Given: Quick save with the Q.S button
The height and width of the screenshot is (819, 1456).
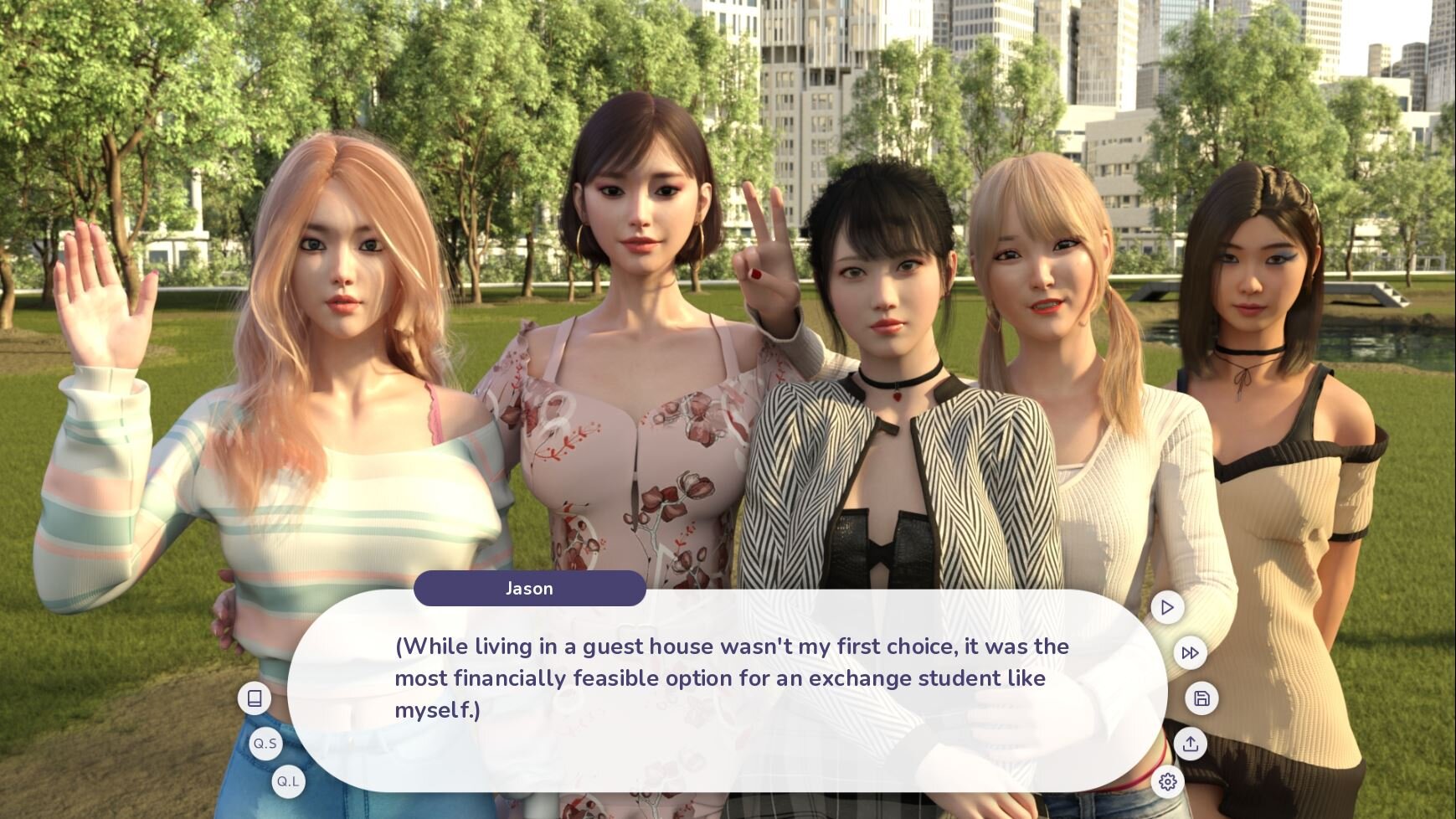Looking at the screenshot, I should 265,744.
